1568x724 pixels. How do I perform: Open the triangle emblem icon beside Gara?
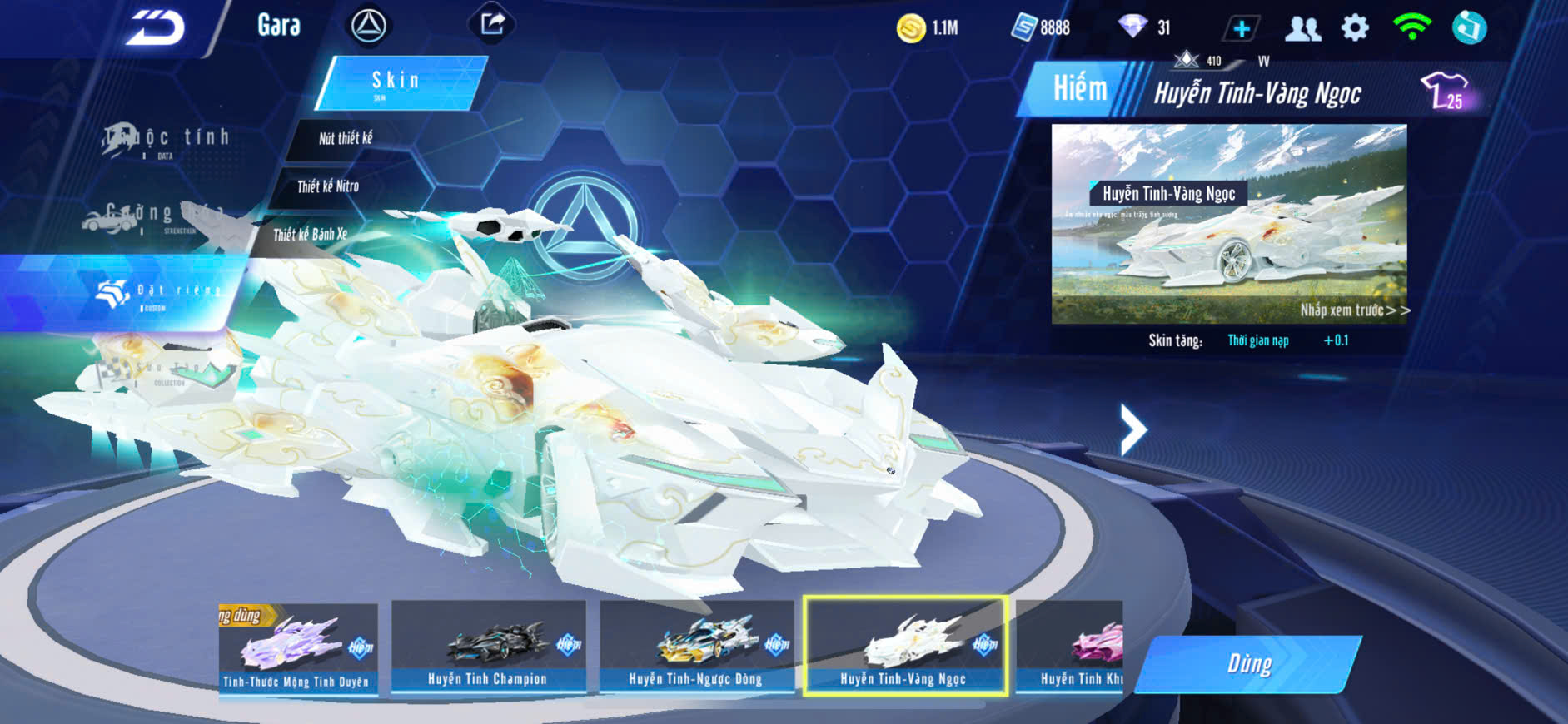[368, 27]
